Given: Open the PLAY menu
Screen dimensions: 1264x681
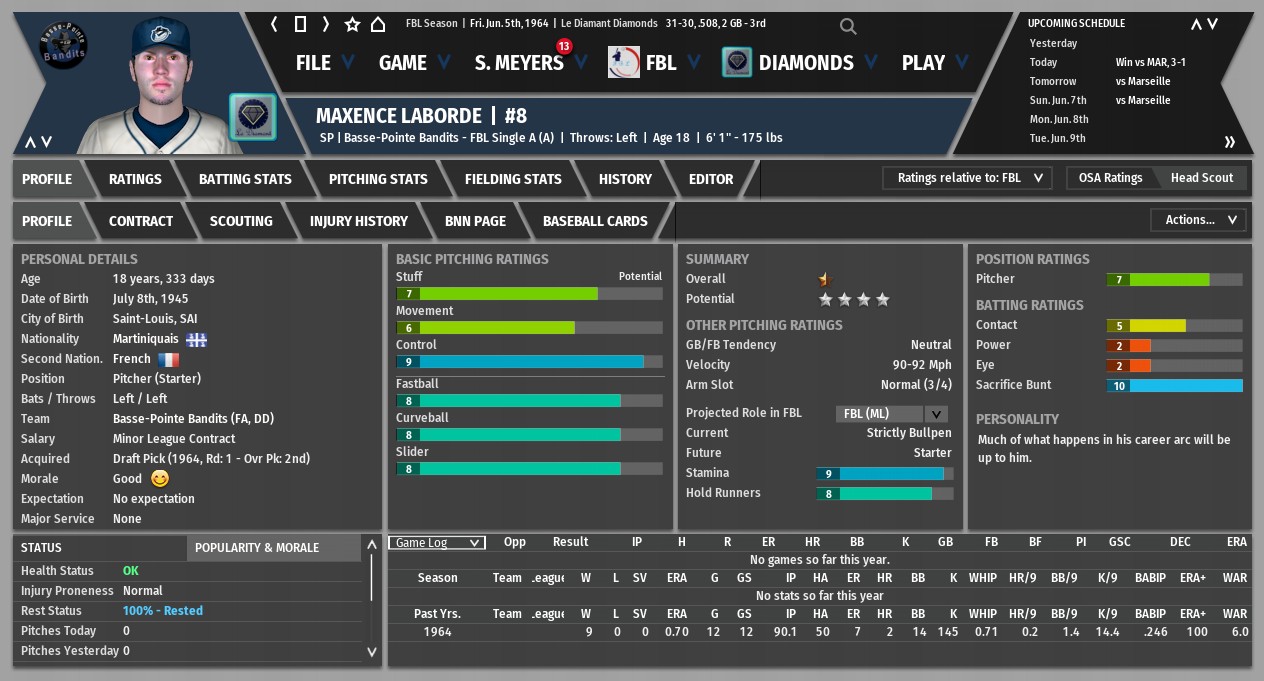Looking at the screenshot, I should click(923, 63).
